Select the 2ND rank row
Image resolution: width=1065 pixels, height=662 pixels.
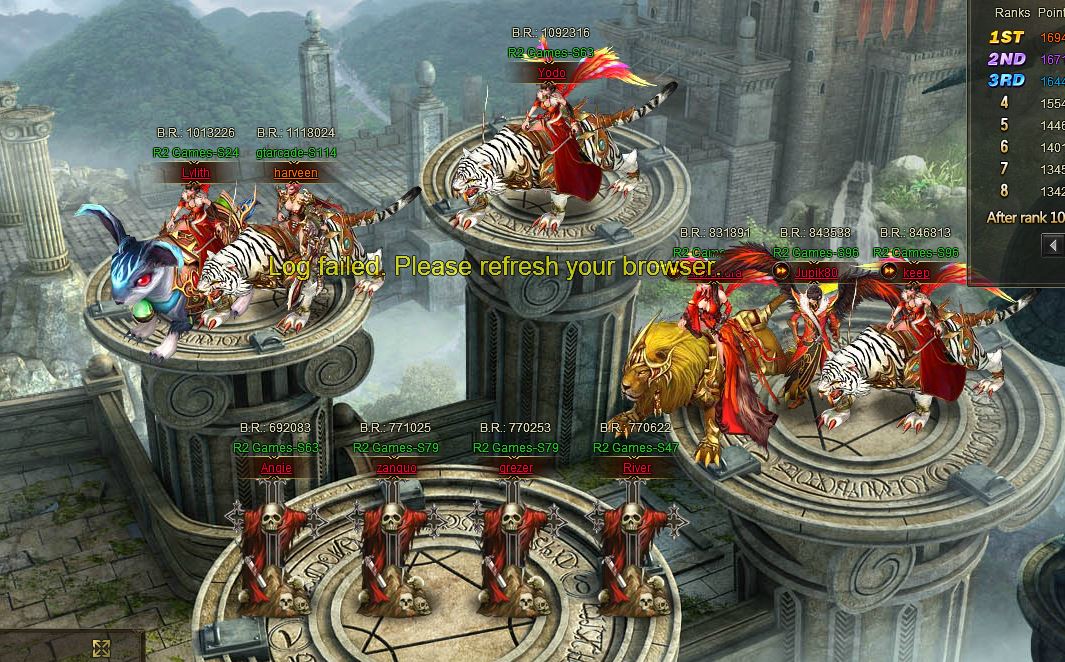1024,59
